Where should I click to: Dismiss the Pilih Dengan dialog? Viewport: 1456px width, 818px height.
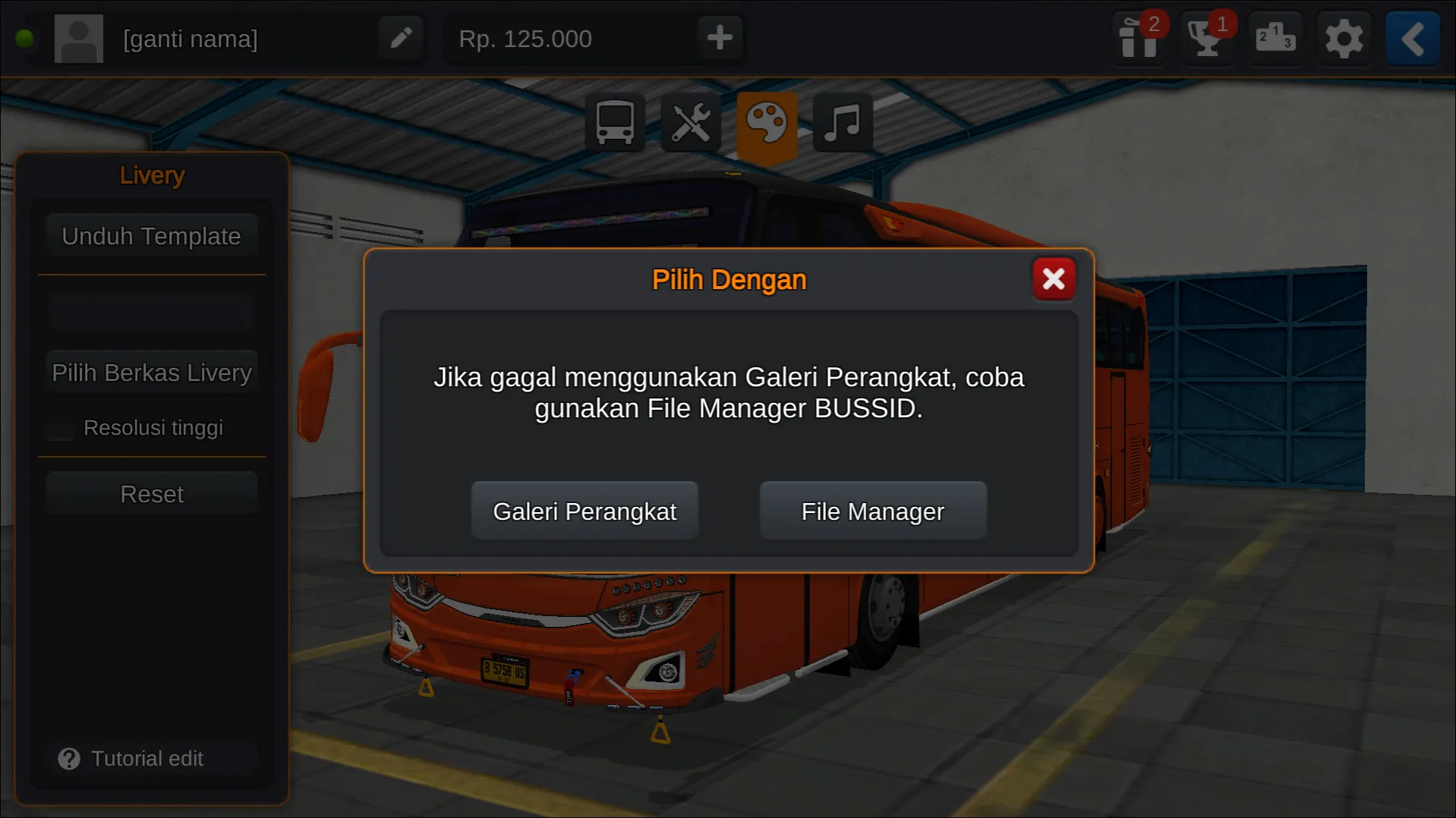click(1054, 278)
